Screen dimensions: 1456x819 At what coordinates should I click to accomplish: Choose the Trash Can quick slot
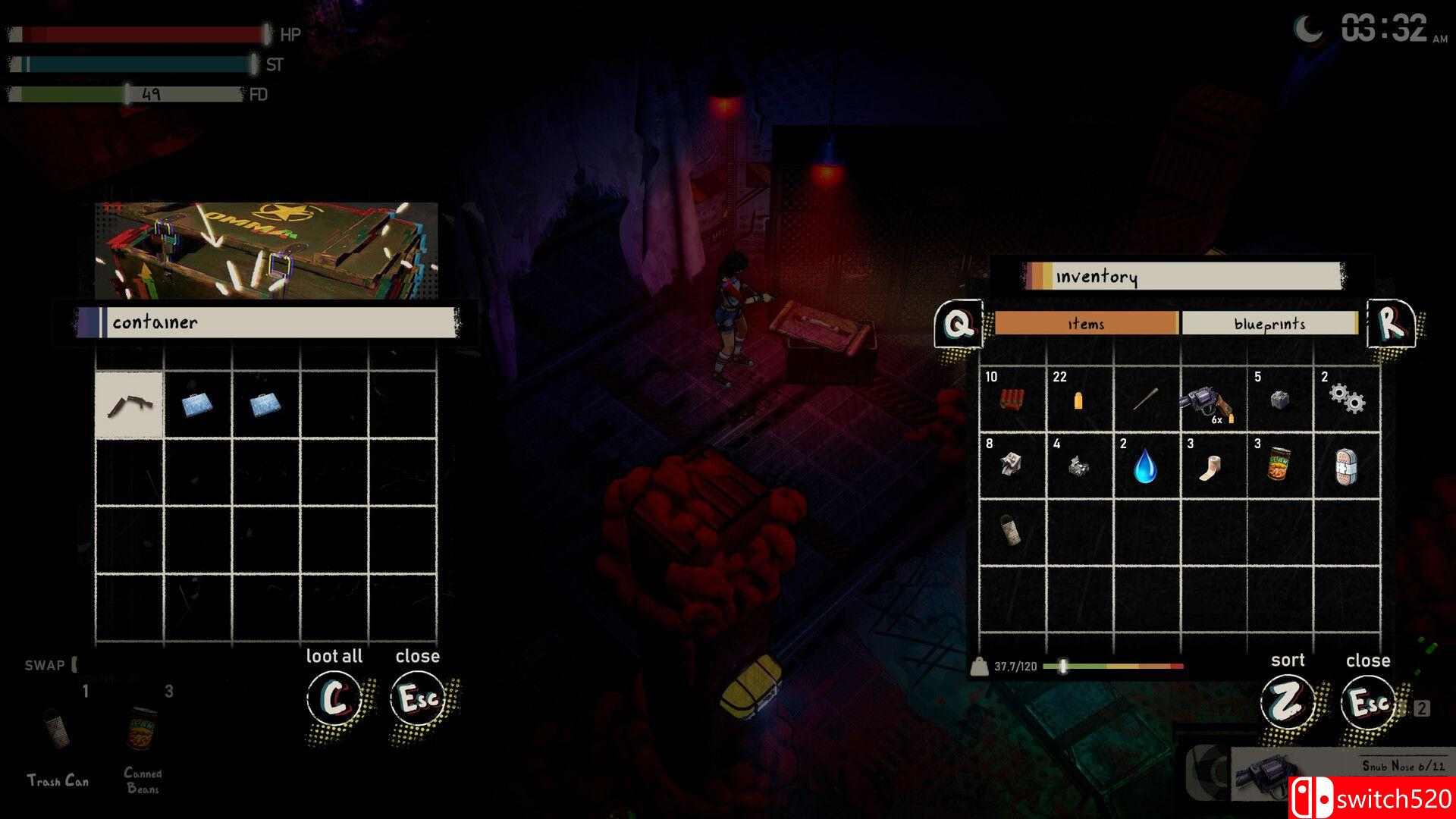click(58, 733)
